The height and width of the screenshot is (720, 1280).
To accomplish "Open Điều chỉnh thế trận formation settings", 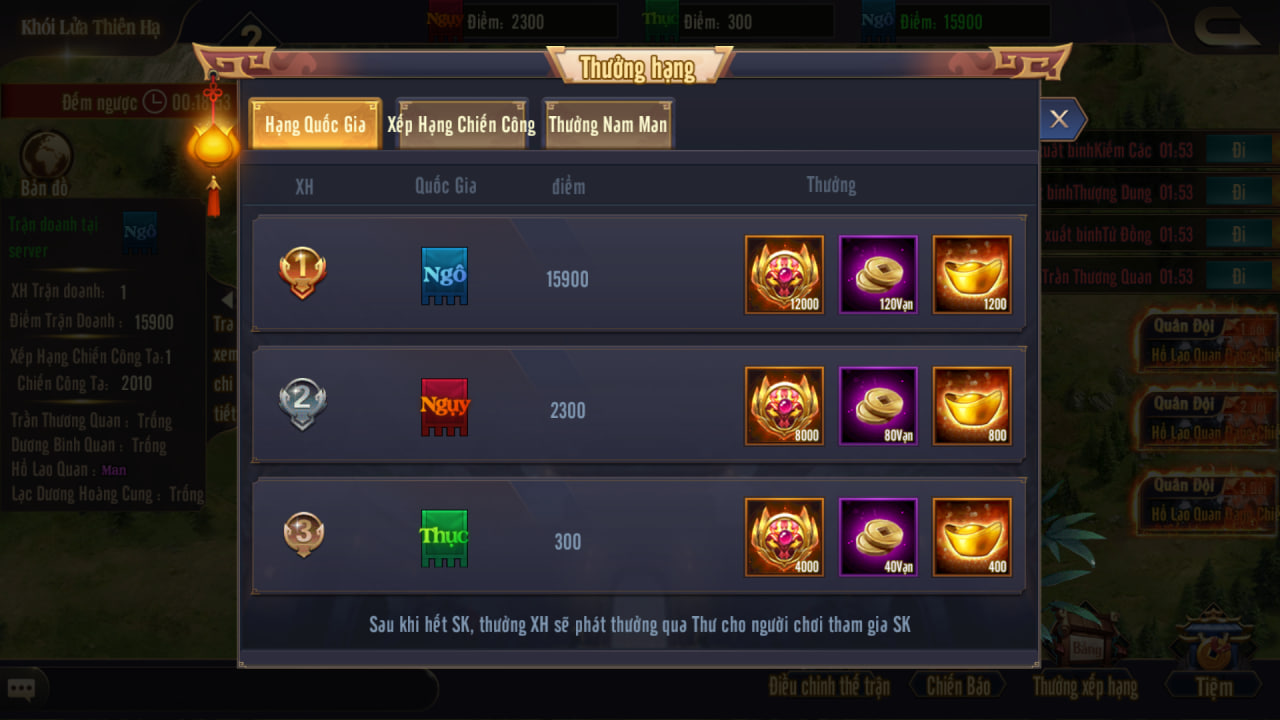I will click(x=829, y=686).
